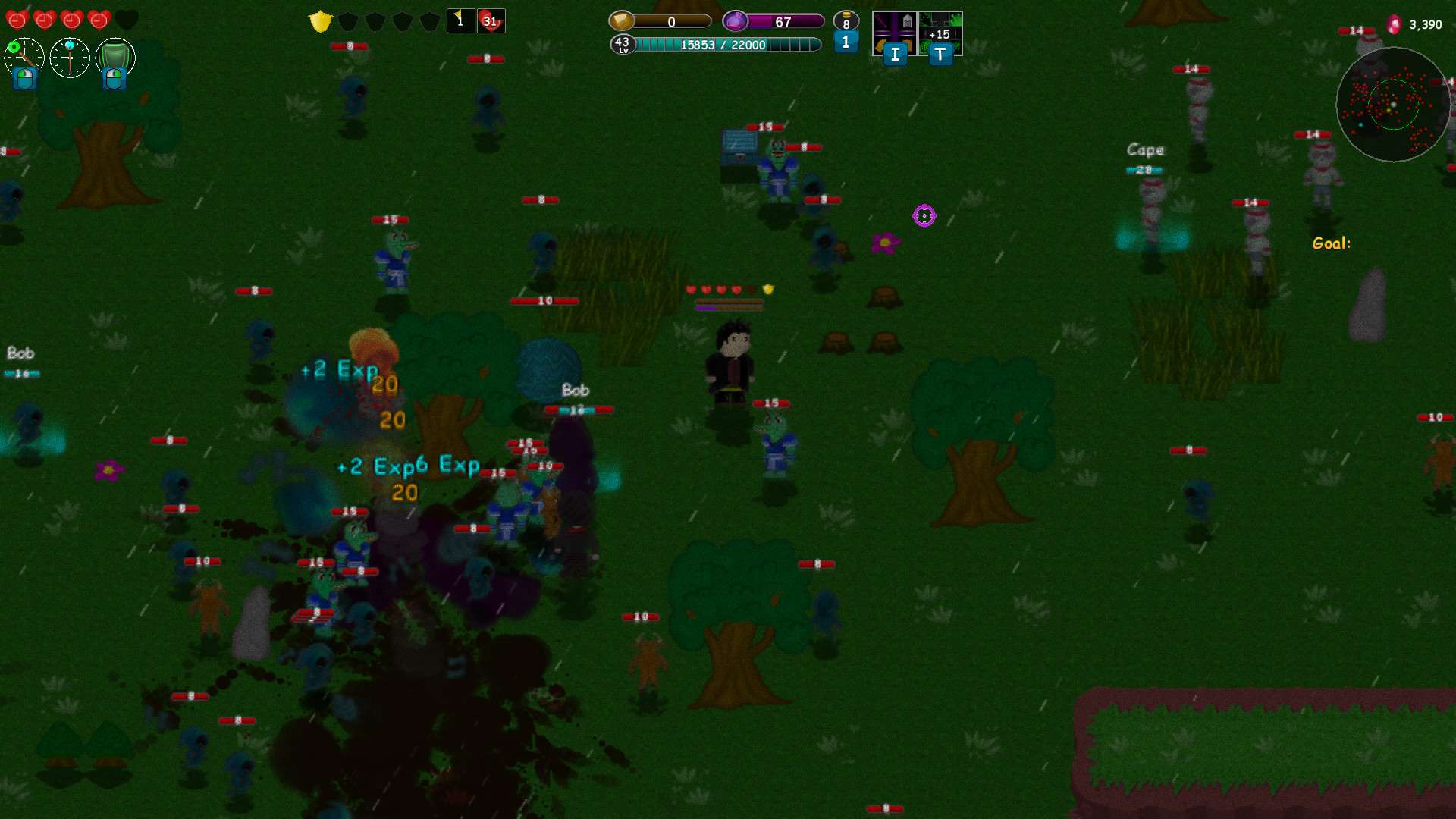This screenshot has height=819, width=1456.
Task: Click the gold shield armor icon
Action: (x=319, y=21)
